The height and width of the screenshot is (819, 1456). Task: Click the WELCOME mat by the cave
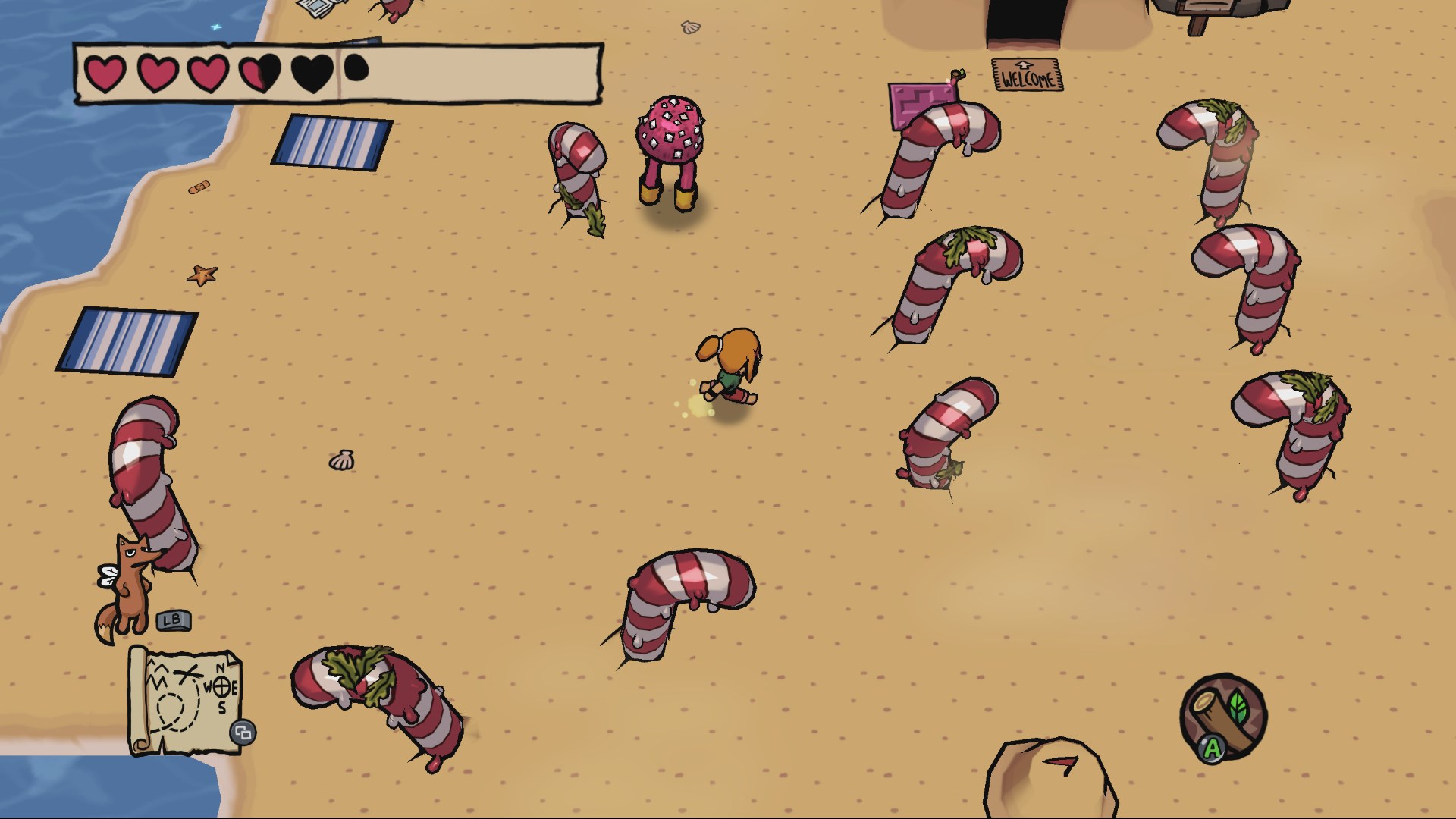tap(1025, 76)
